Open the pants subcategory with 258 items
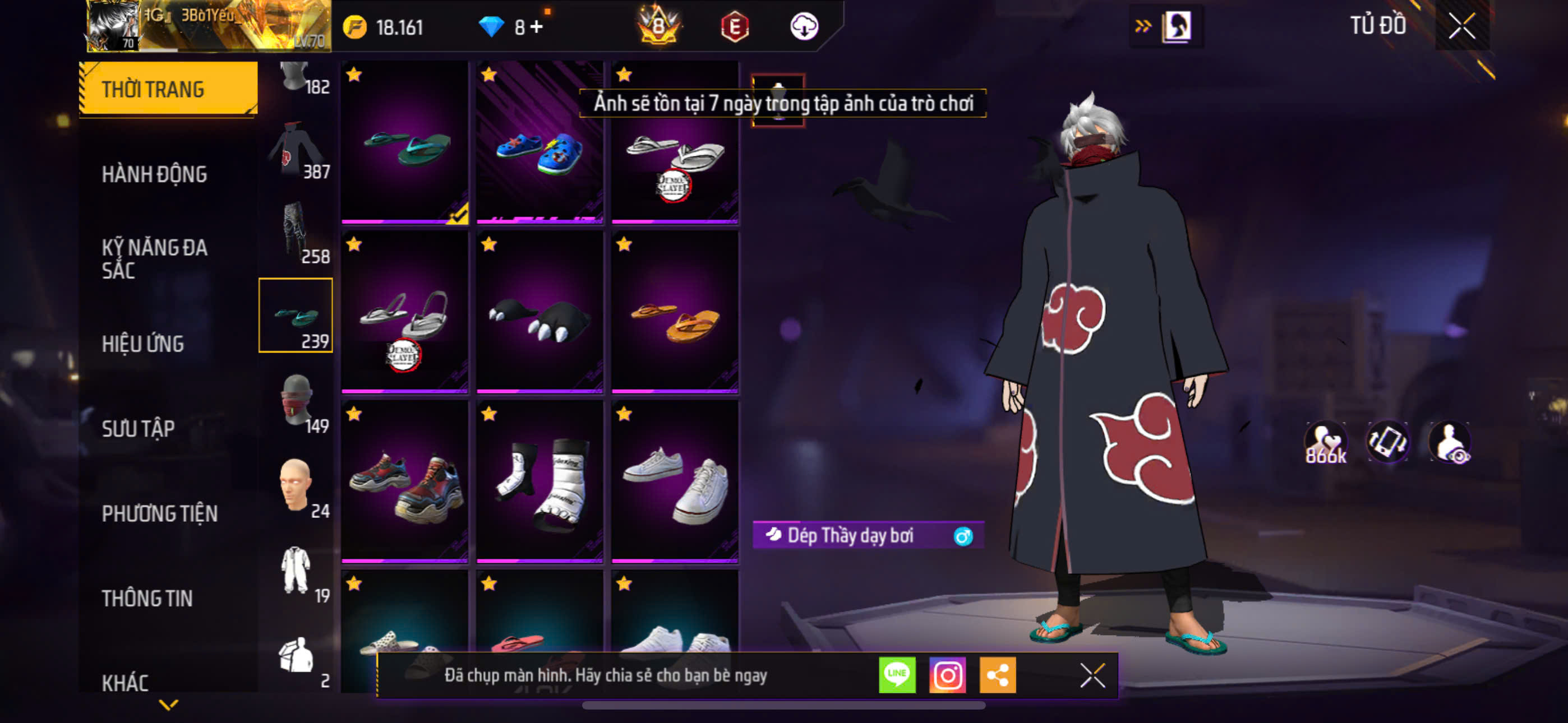This screenshot has width=1568, height=723. (297, 235)
